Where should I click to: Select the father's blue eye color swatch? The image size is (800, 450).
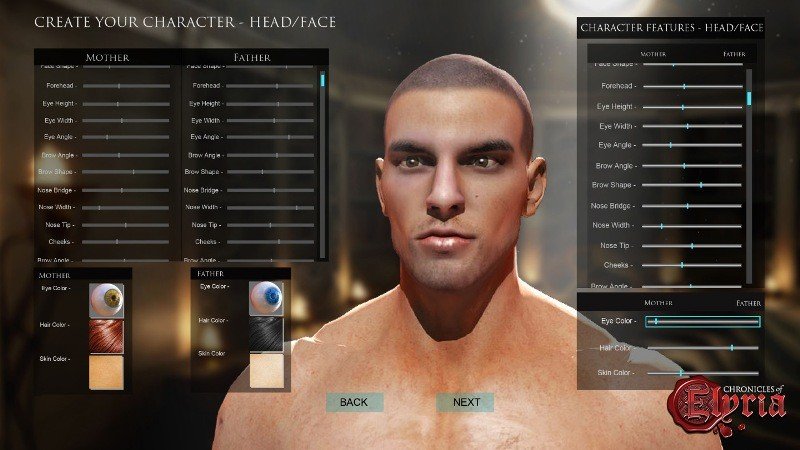coord(265,297)
